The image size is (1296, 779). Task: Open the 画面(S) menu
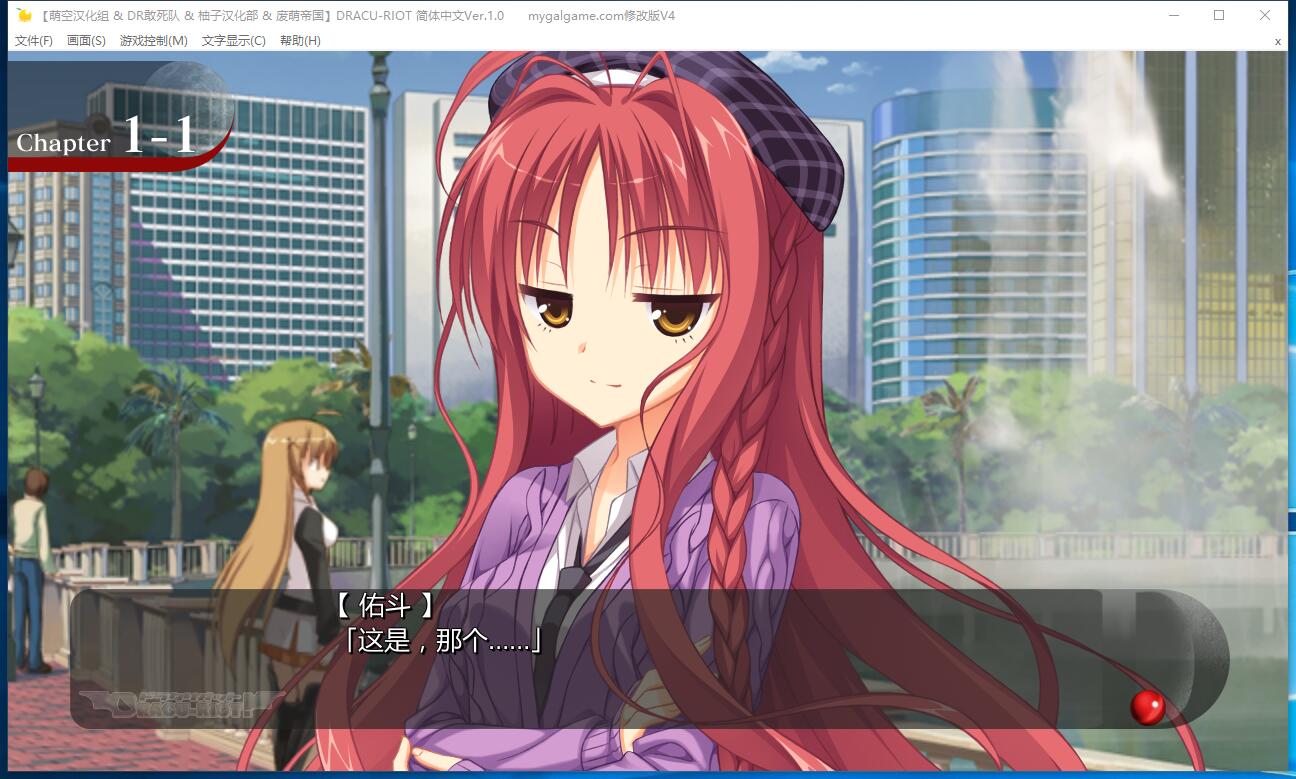click(86, 41)
